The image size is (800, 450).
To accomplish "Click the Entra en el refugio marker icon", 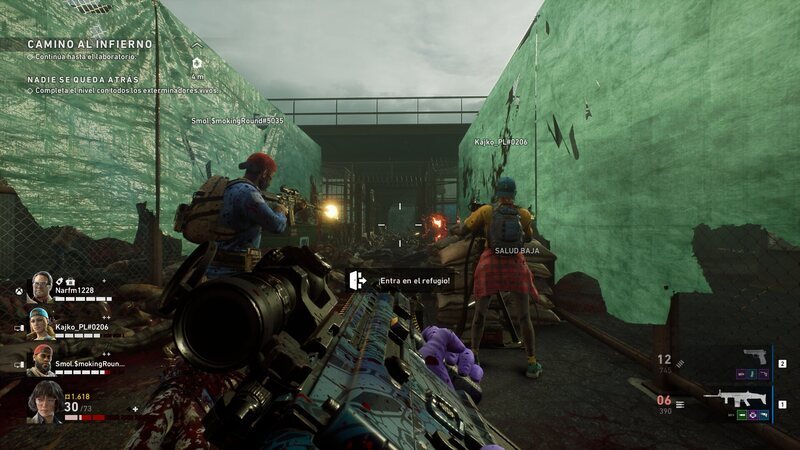I will pyautogui.click(x=357, y=280).
